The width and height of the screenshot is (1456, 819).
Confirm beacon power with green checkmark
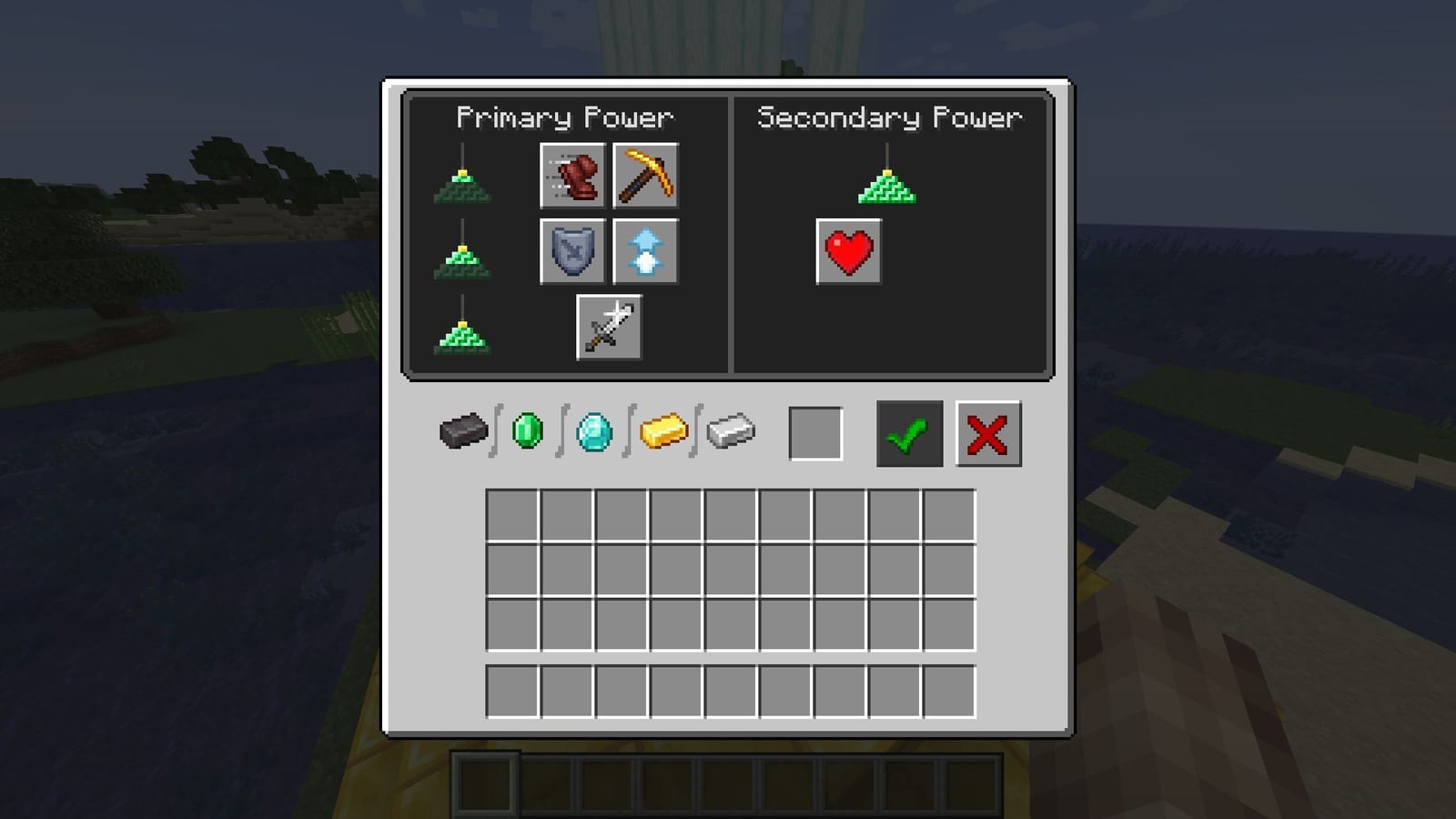pyautogui.click(x=908, y=435)
